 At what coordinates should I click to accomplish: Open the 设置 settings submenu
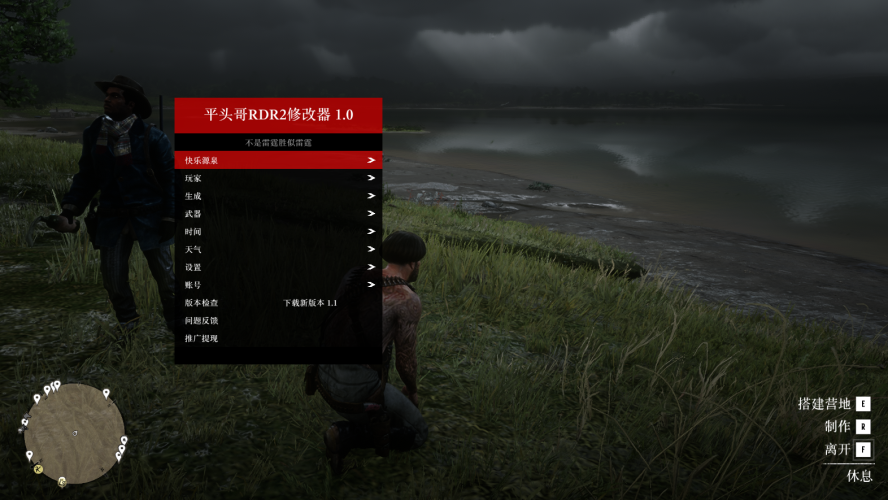tap(278, 267)
